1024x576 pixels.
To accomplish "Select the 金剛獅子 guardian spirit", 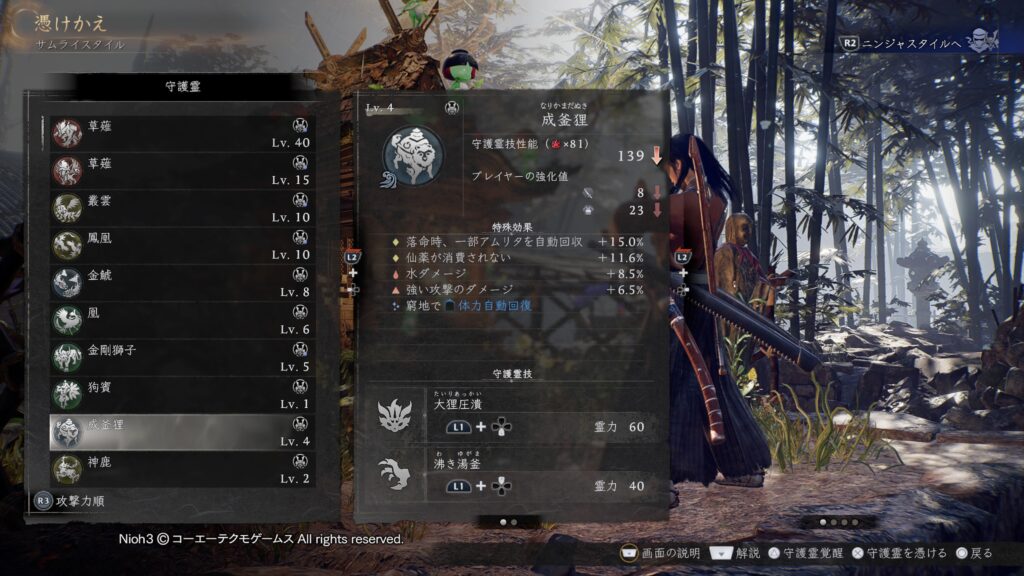I will point(182,357).
